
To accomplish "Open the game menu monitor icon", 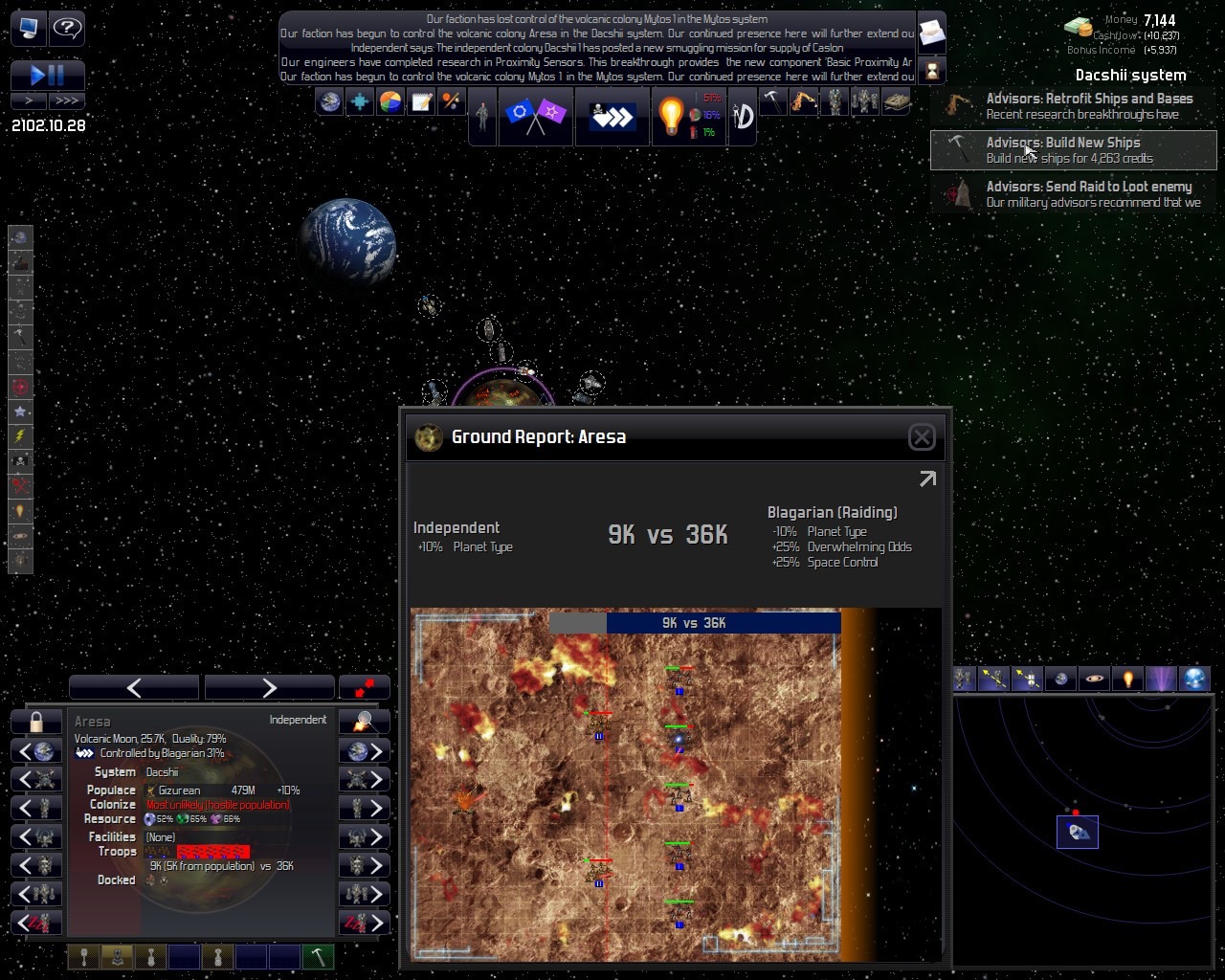I will (x=28, y=28).
